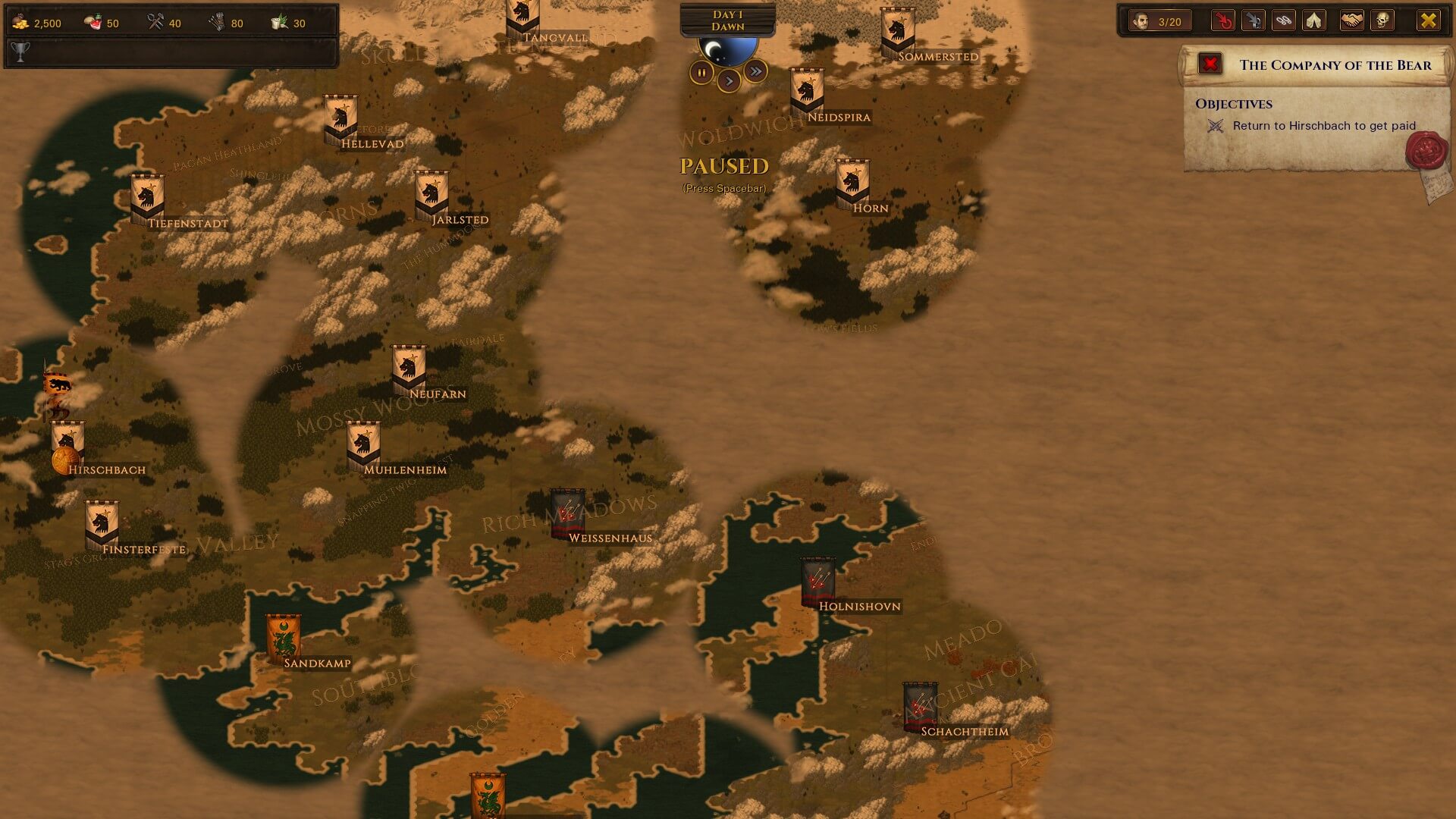Toggle the grey arrow camera lock button

pos(1253,21)
